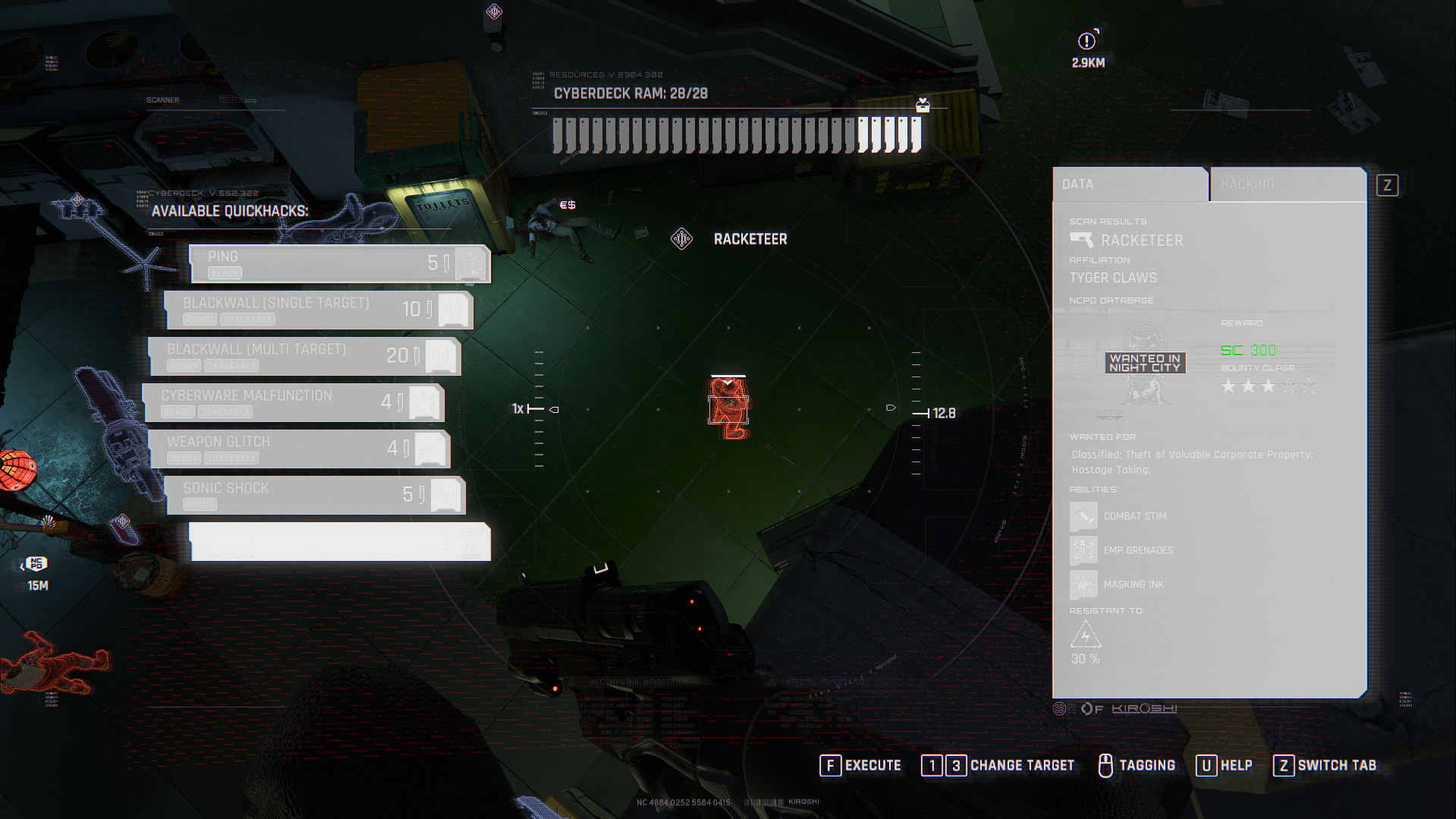The image size is (1456, 819).
Task: Click the quest objective distance marker
Action: point(1087,41)
